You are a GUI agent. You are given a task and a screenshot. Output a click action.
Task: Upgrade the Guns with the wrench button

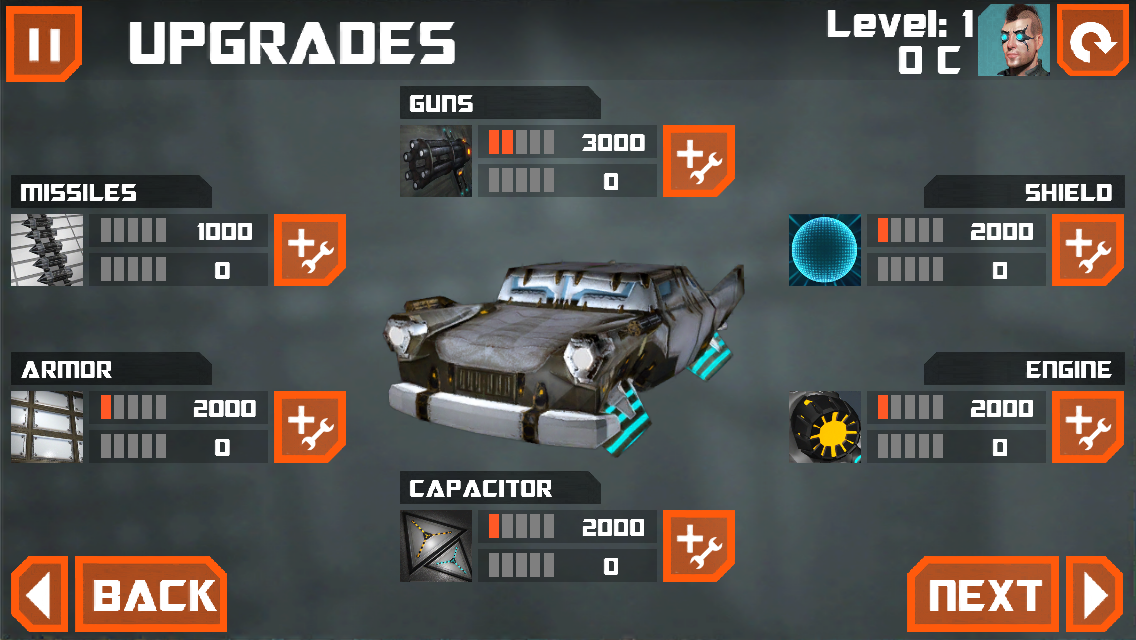click(x=699, y=160)
